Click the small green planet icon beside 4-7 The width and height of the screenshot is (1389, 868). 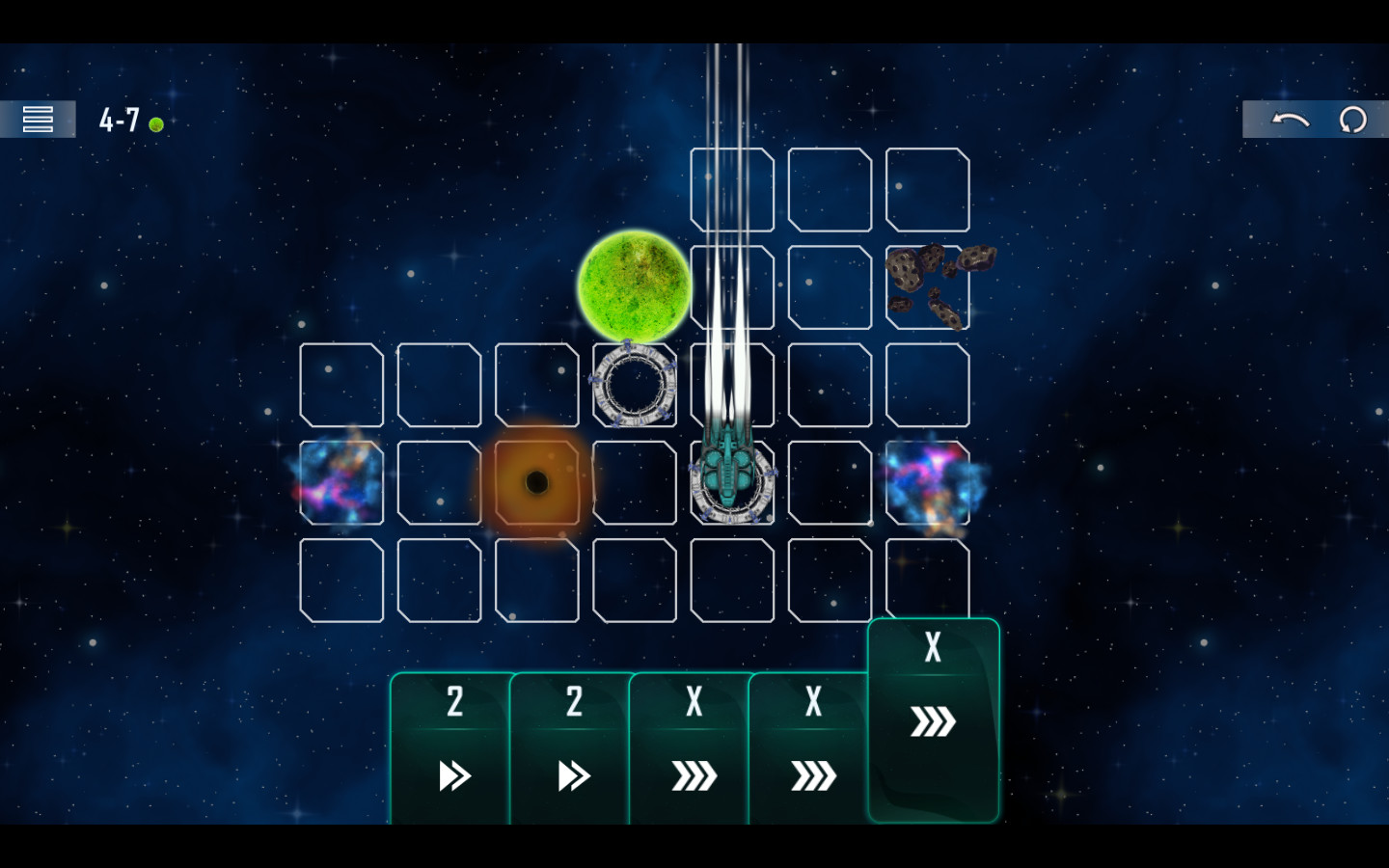click(154, 123)
